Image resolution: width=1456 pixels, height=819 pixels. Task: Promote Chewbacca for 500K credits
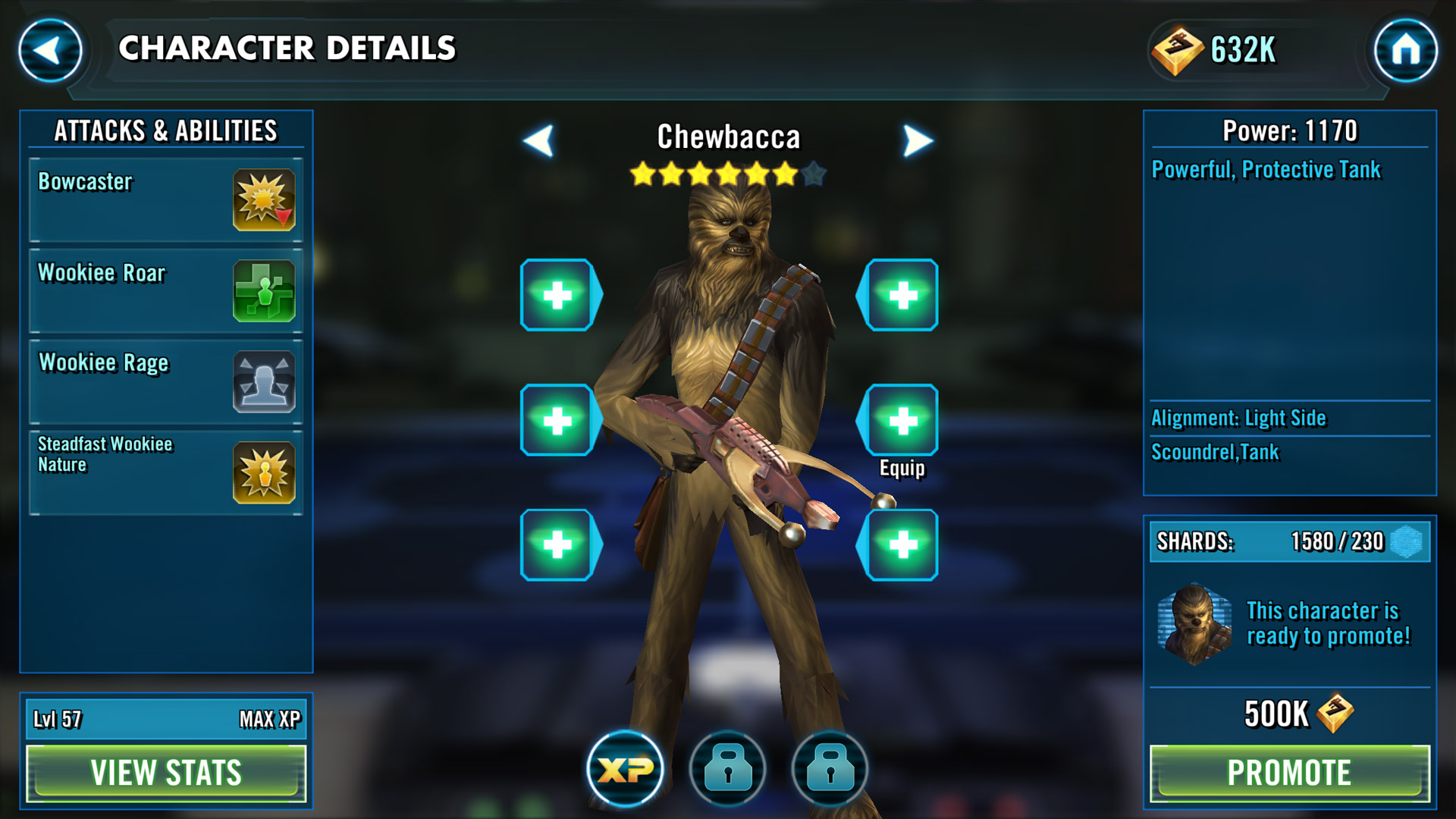(x=1289, y=773)
